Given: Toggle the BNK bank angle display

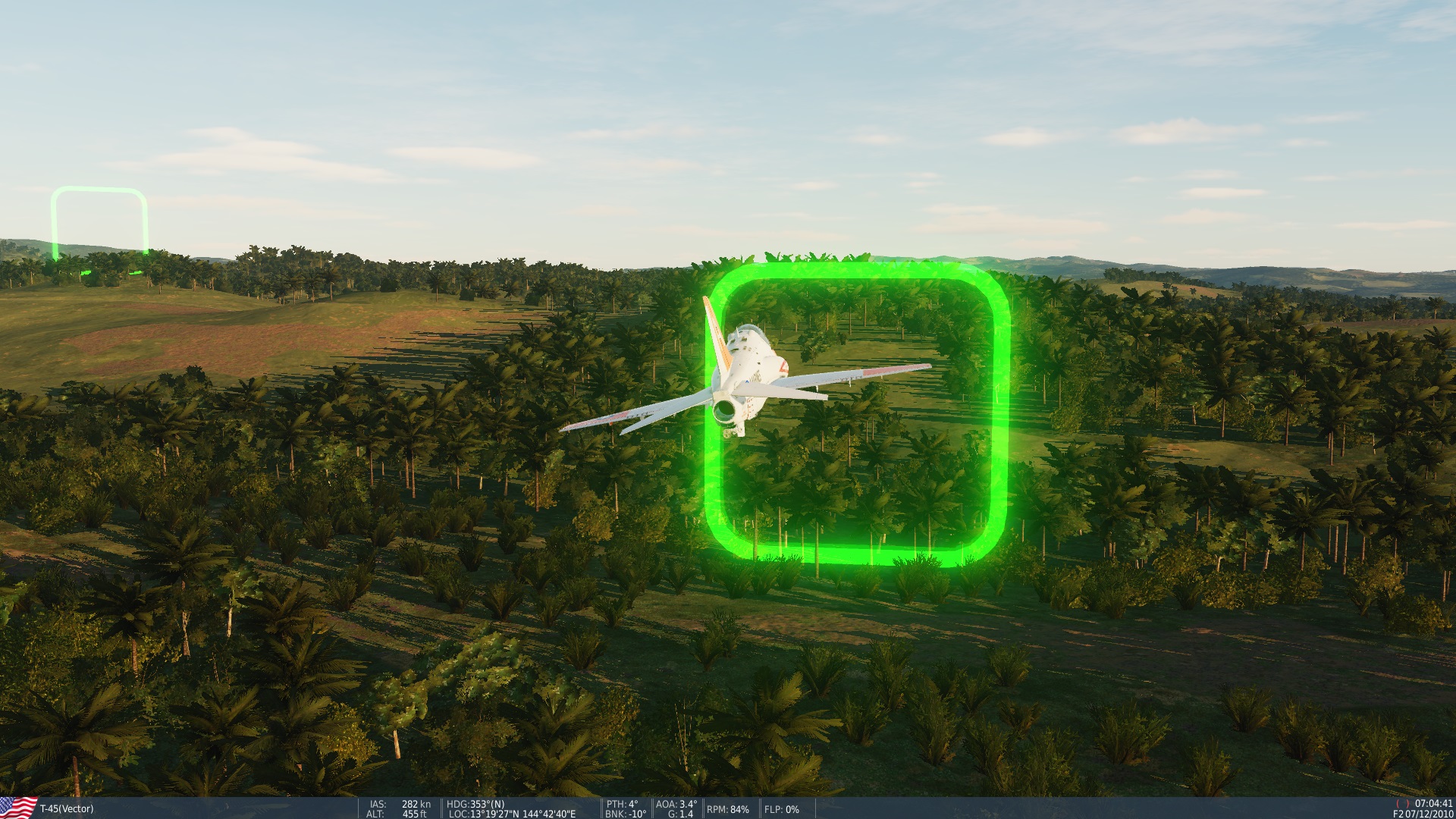Looking at the screenshot, I should click(624, 814).
